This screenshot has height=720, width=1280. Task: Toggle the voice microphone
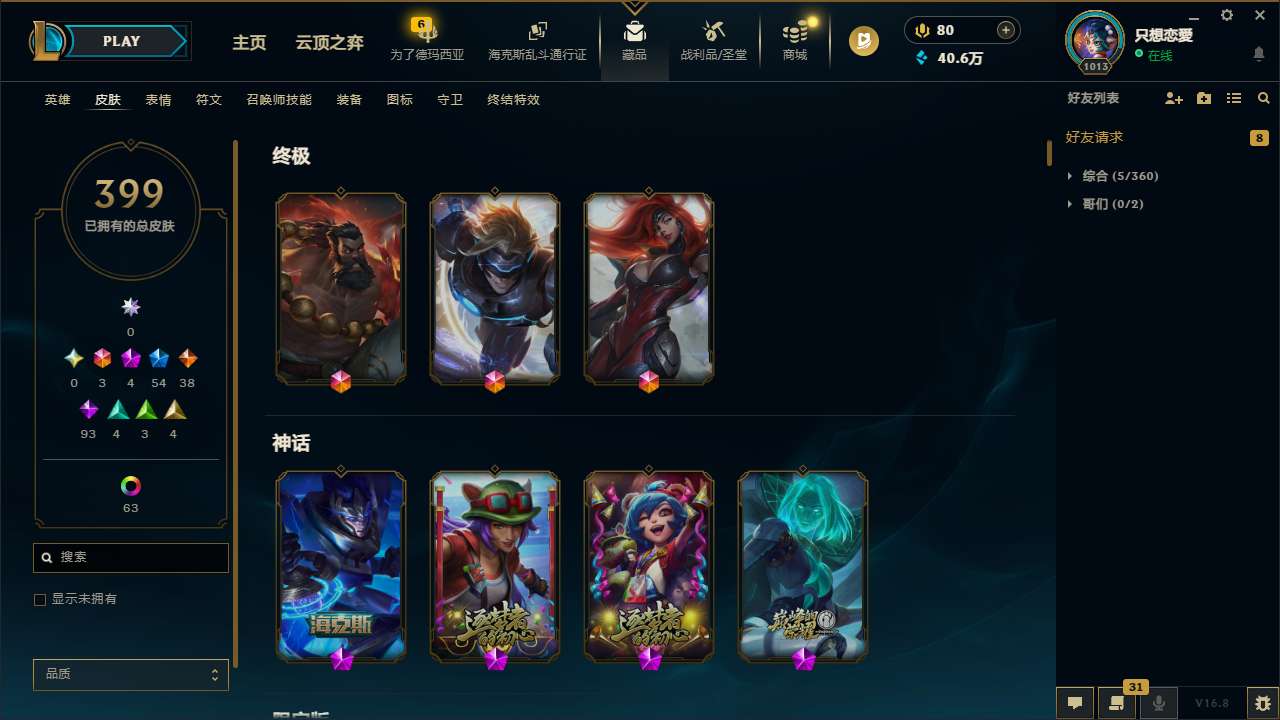pos(1159,702)
